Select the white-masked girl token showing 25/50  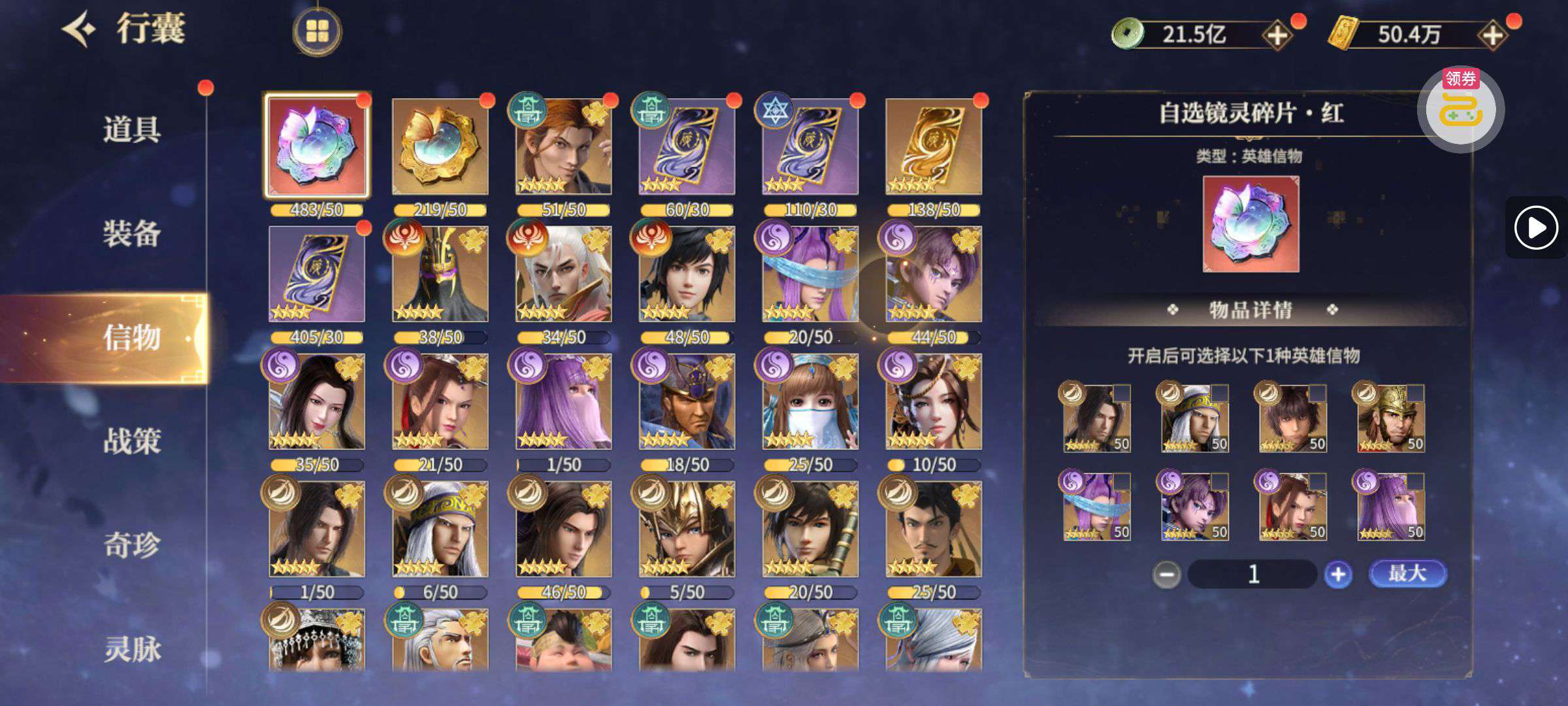[x=810, y=401]
